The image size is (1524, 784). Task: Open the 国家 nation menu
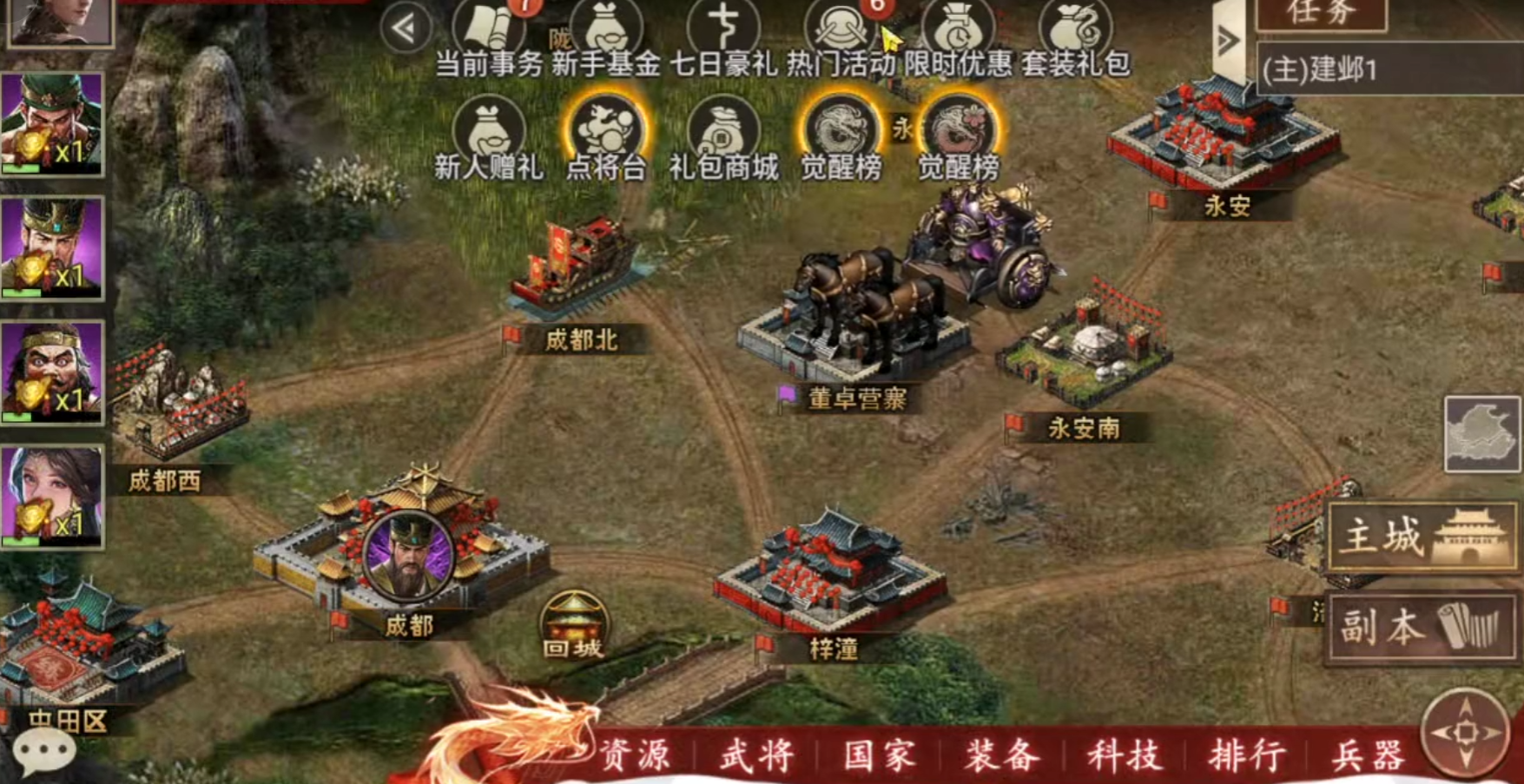click(879, 756)
